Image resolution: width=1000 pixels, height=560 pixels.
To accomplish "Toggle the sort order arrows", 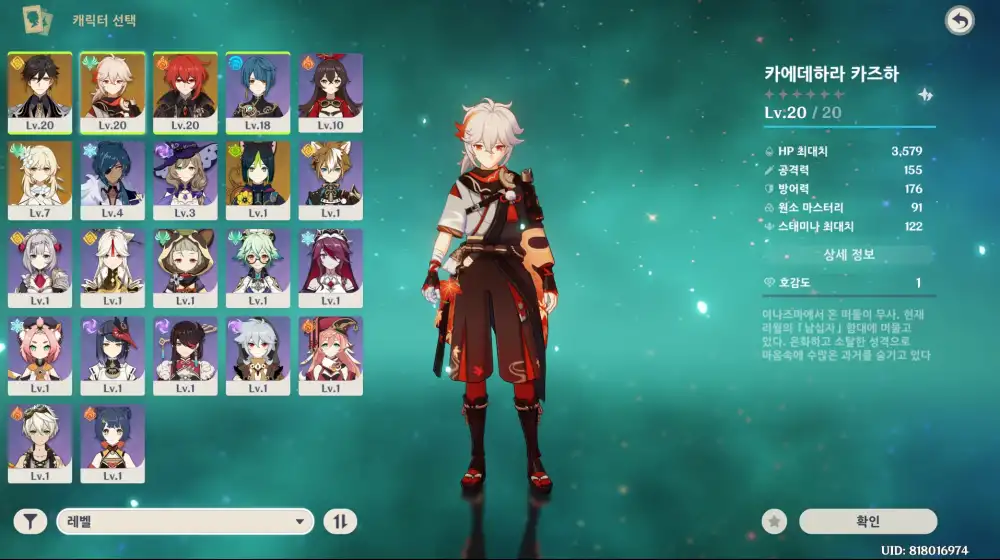I will (x=340, y=521).
